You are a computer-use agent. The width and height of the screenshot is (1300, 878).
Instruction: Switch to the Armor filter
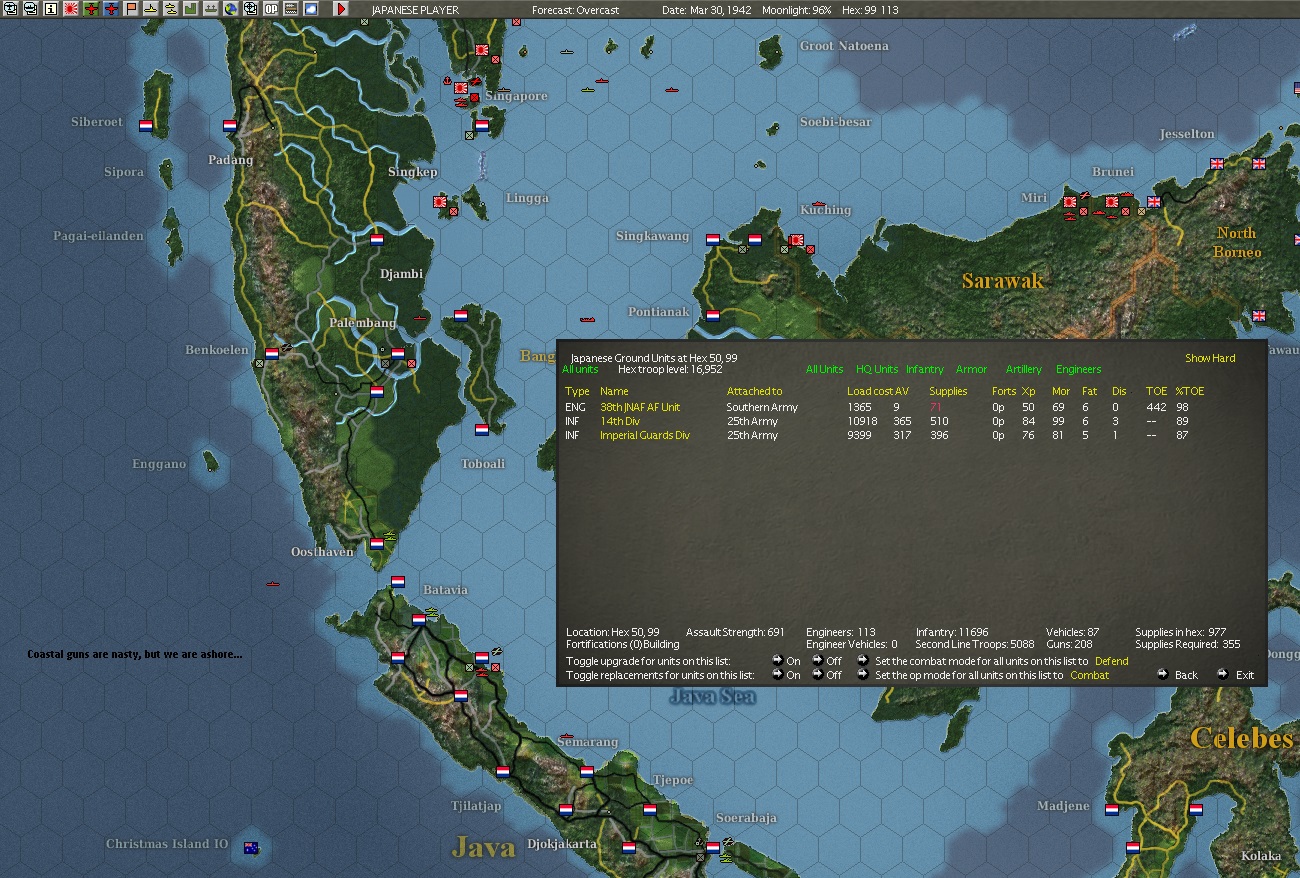(971, 370)
